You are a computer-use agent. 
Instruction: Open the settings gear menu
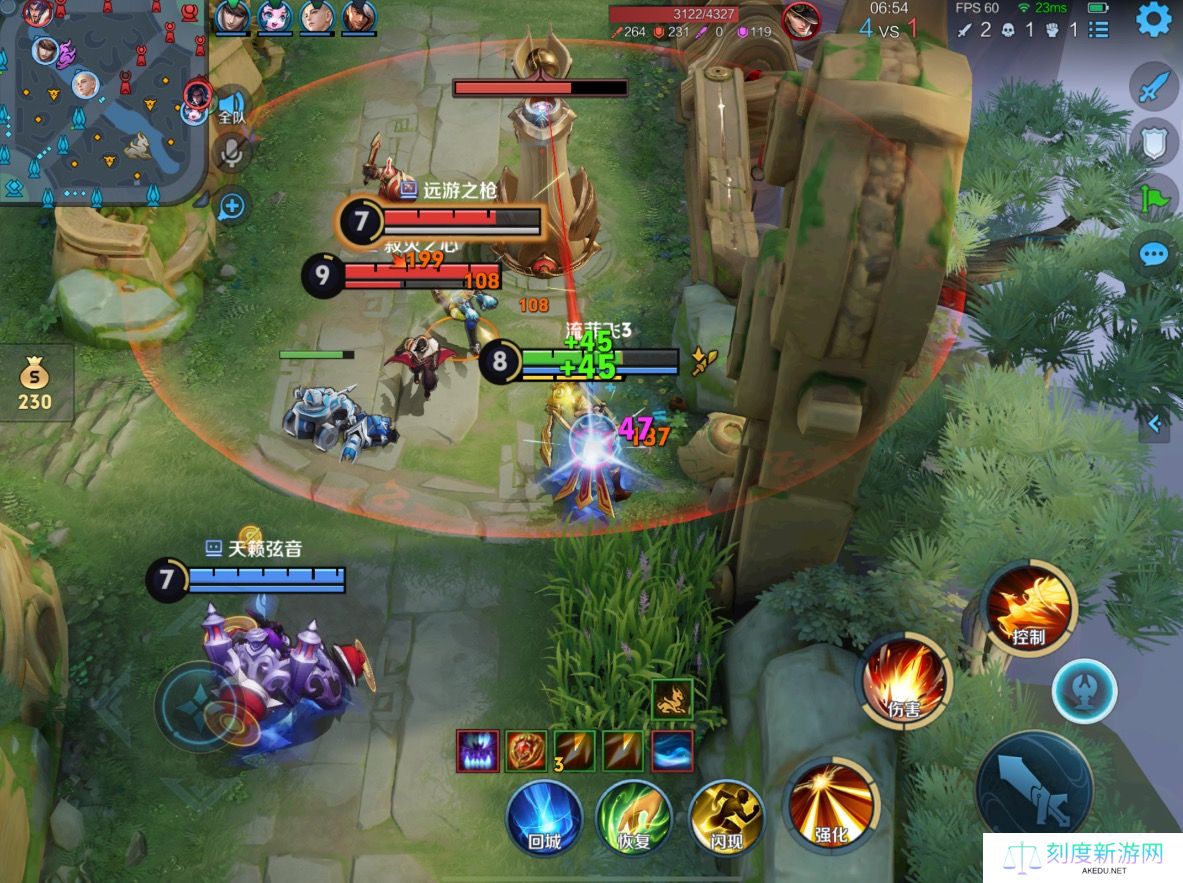pyautogui.click(x=1153, y=20)
